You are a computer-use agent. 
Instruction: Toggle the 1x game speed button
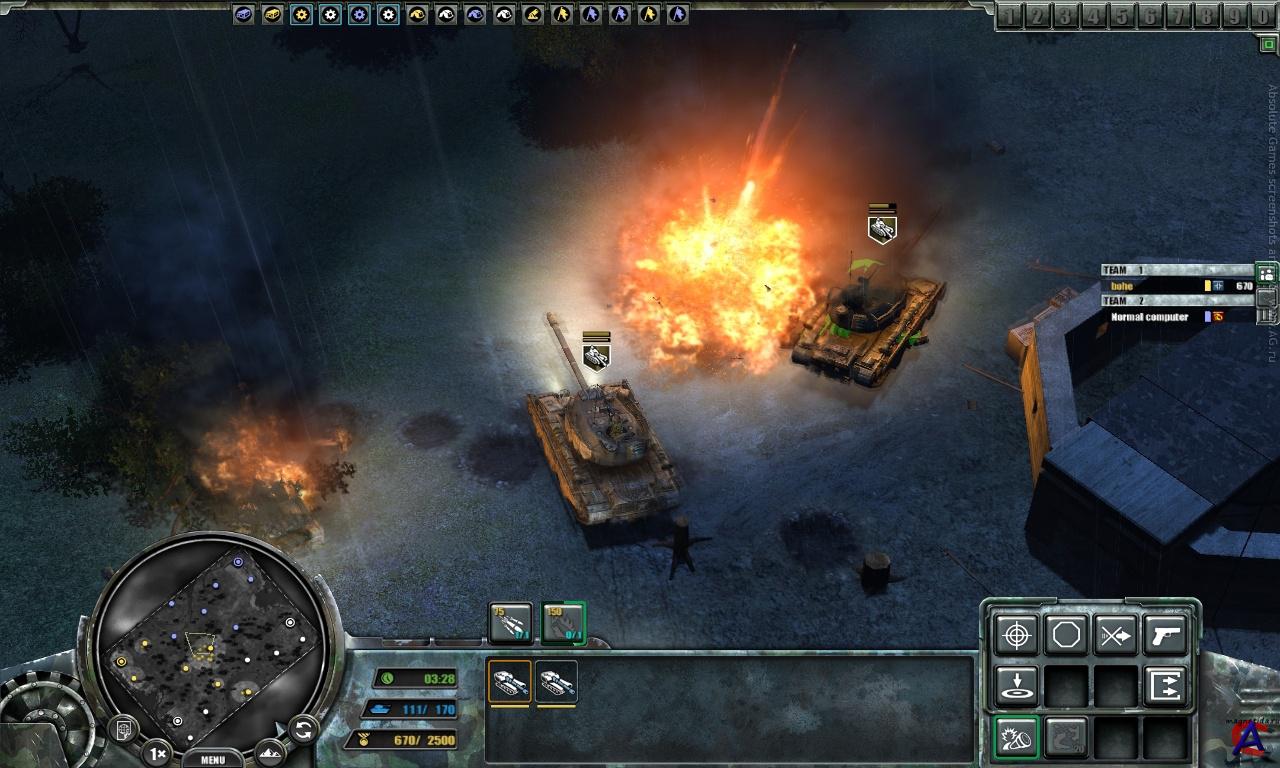point(156,751)
